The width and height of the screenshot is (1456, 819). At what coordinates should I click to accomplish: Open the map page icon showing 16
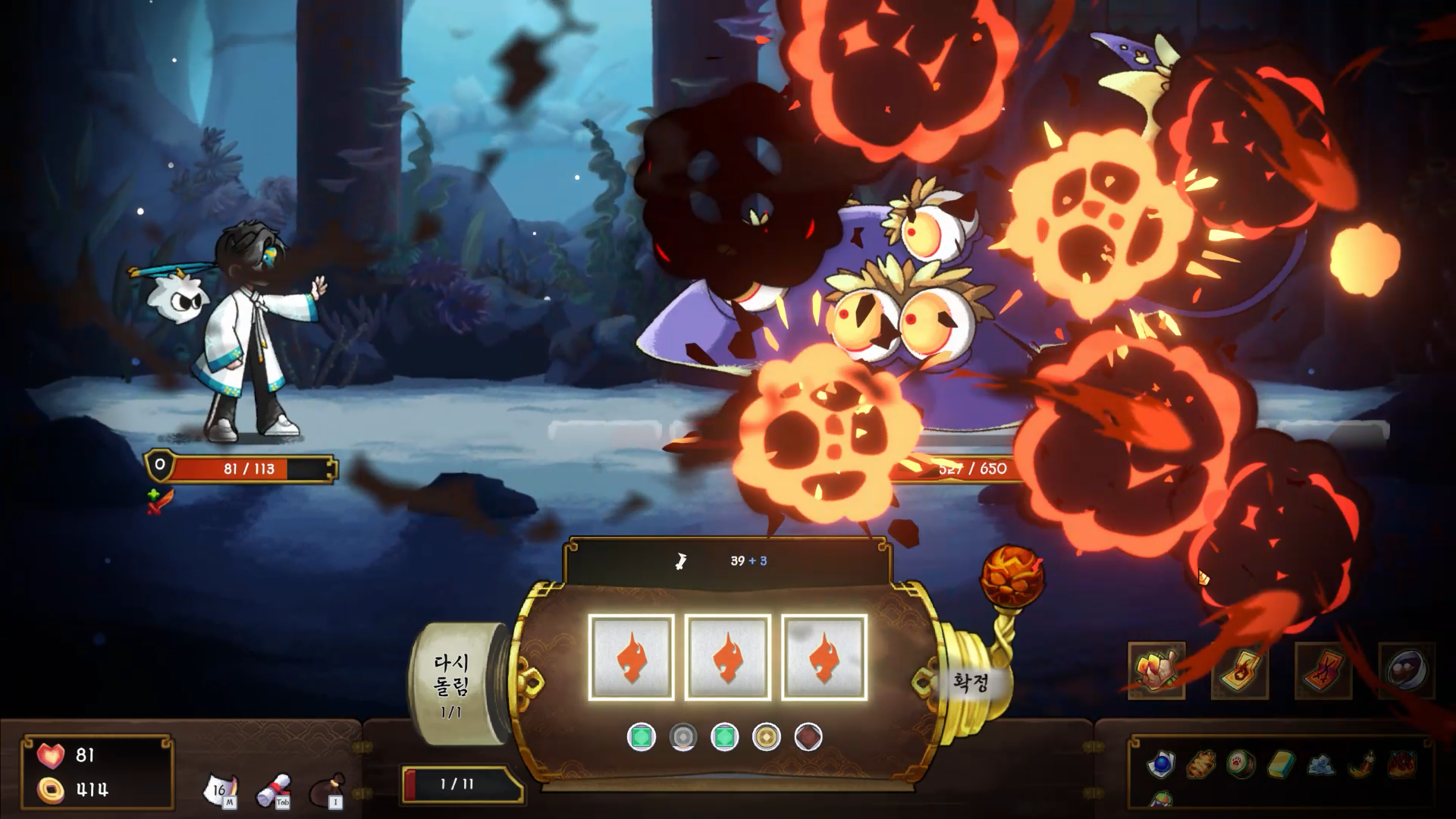pos(221,790)
